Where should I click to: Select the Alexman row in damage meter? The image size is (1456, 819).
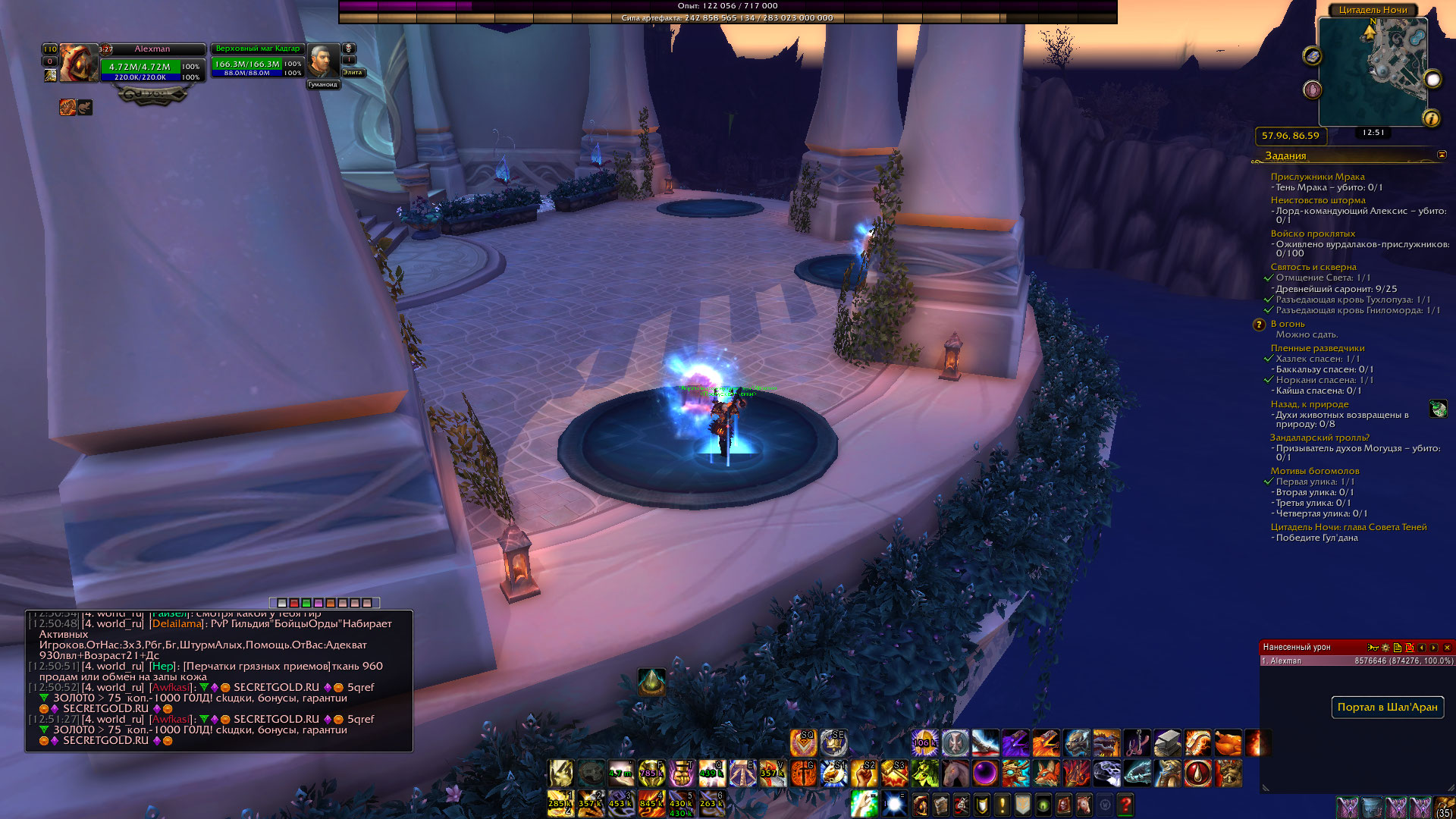click(x=1356, y=661)
